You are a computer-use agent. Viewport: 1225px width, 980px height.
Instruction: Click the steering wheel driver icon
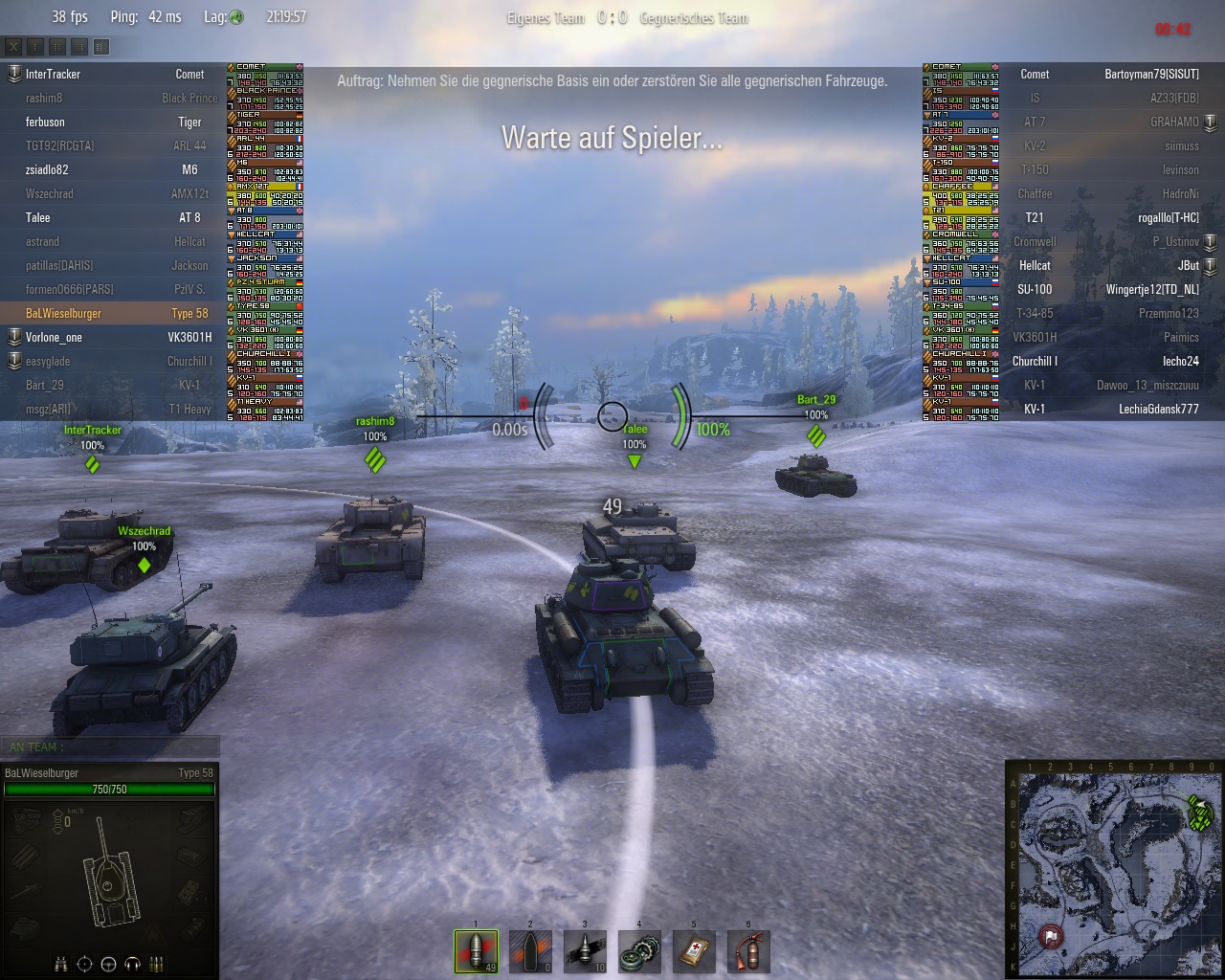coord(109,964)
